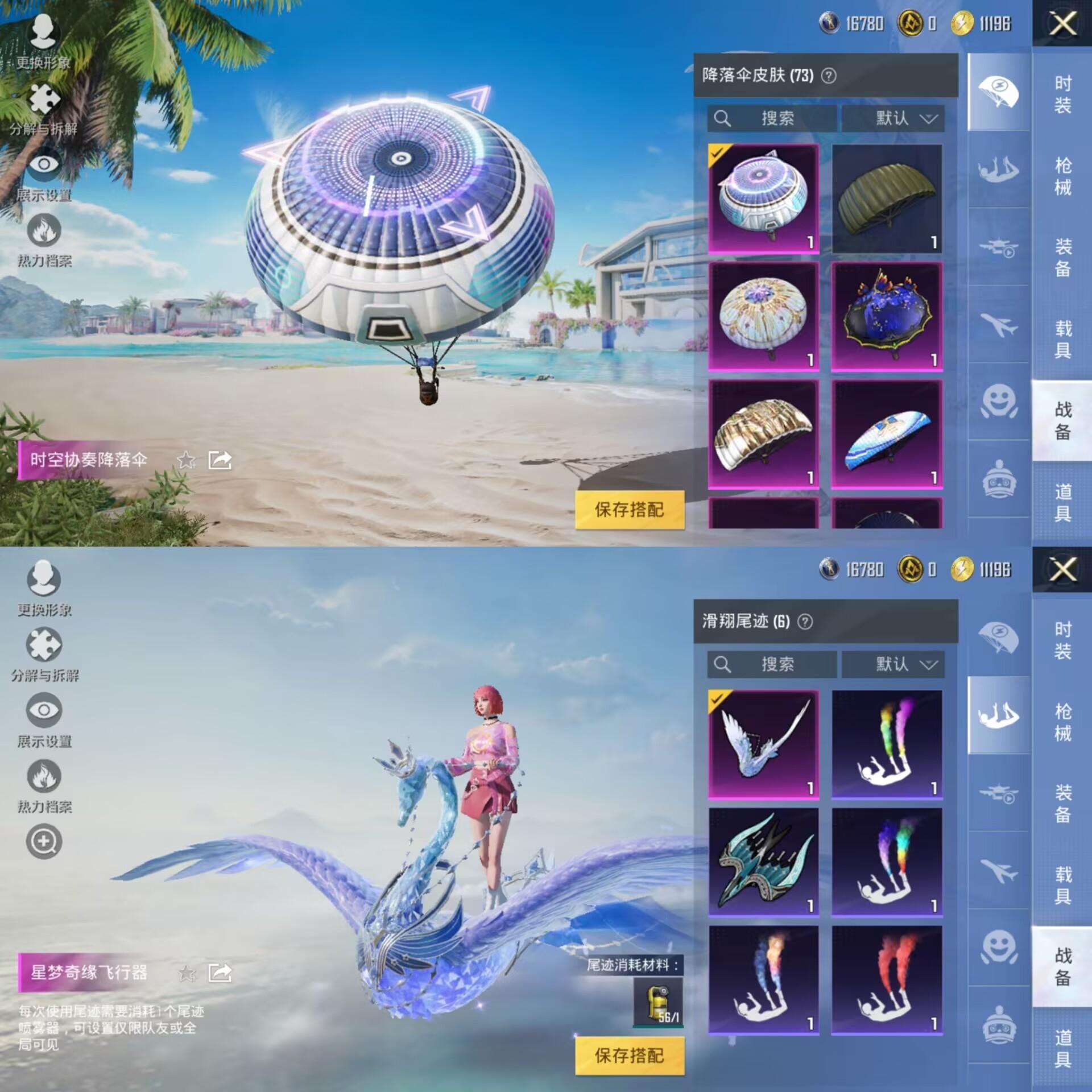
Task: Select the blue and orange smoke trail
Action: pyautogui.click(x=763, y=979)
